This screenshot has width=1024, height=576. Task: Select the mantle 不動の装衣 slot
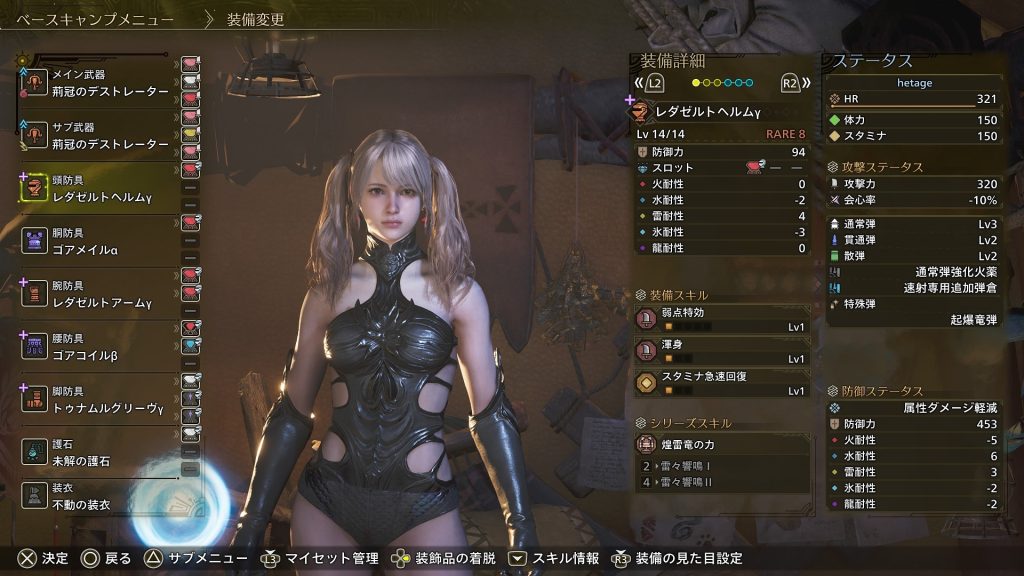(x=100, y=497)
